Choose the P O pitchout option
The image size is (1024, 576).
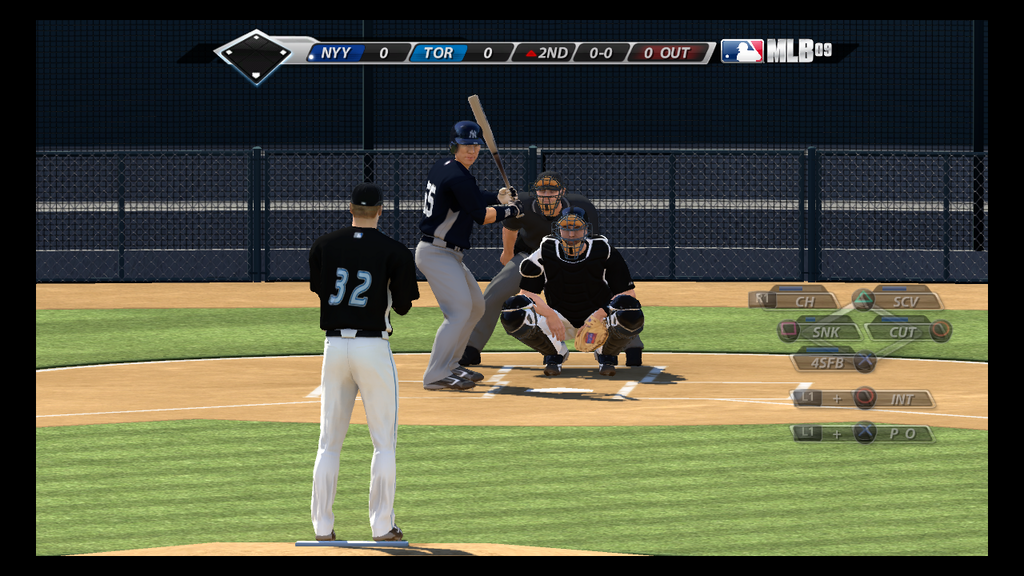pyautogui.click(x=900, y=433)
